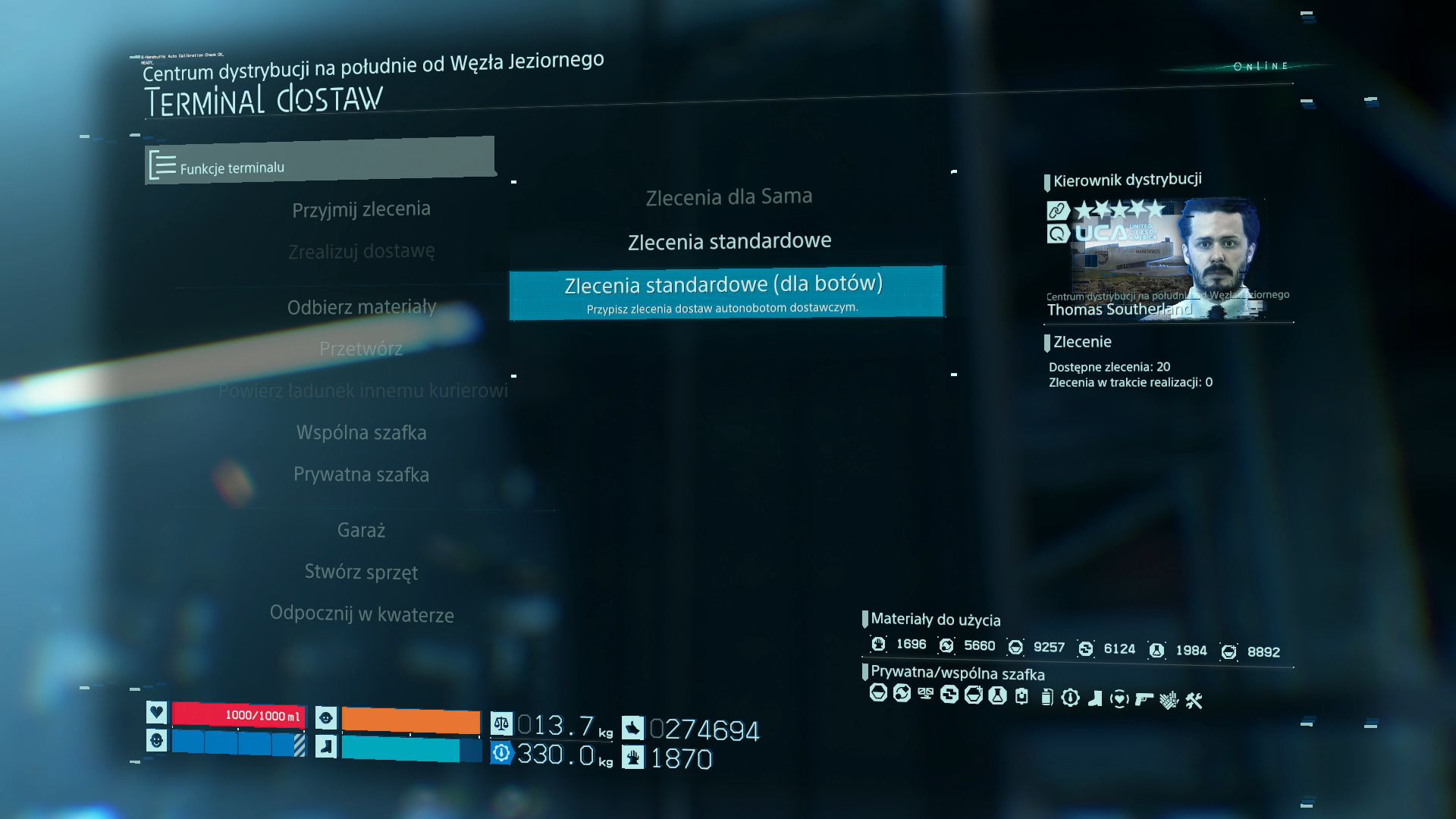Open Przyjmij zlecenia menu entry
1456x819 pixels.
pyautogui.click(x=361, y=209)
